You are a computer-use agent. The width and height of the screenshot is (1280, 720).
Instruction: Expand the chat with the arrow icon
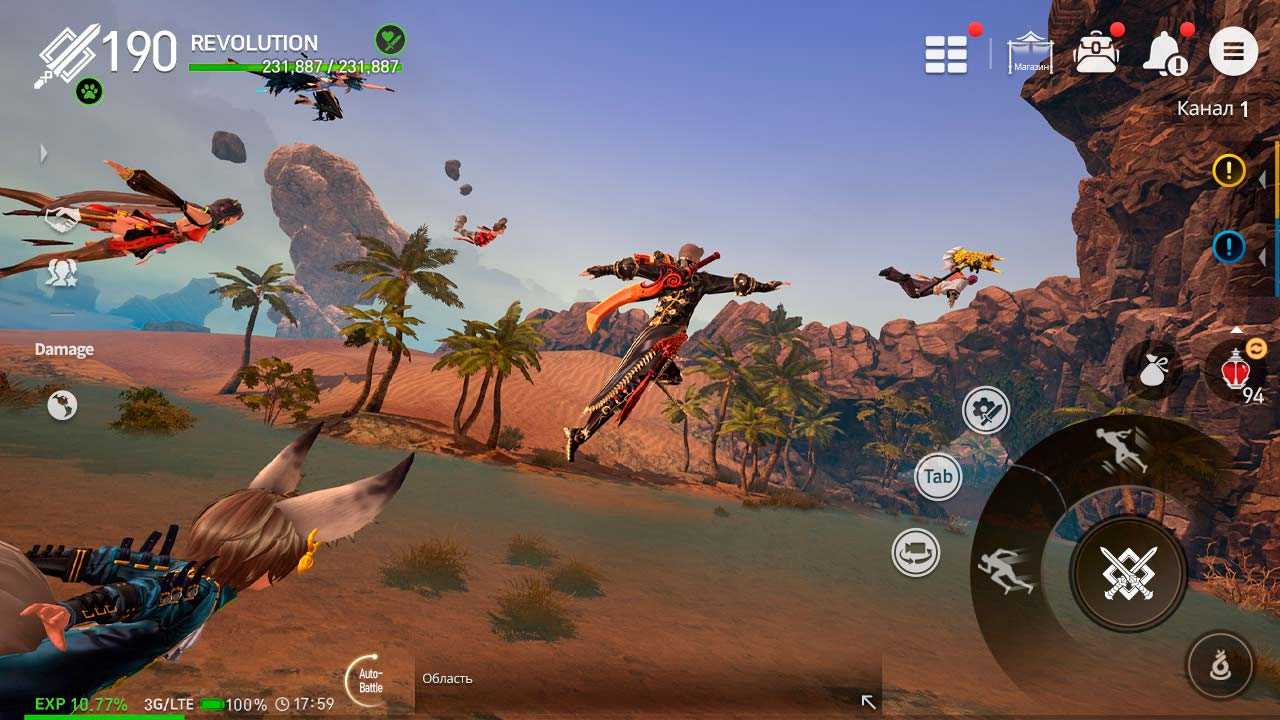click(x=868, y=702)
